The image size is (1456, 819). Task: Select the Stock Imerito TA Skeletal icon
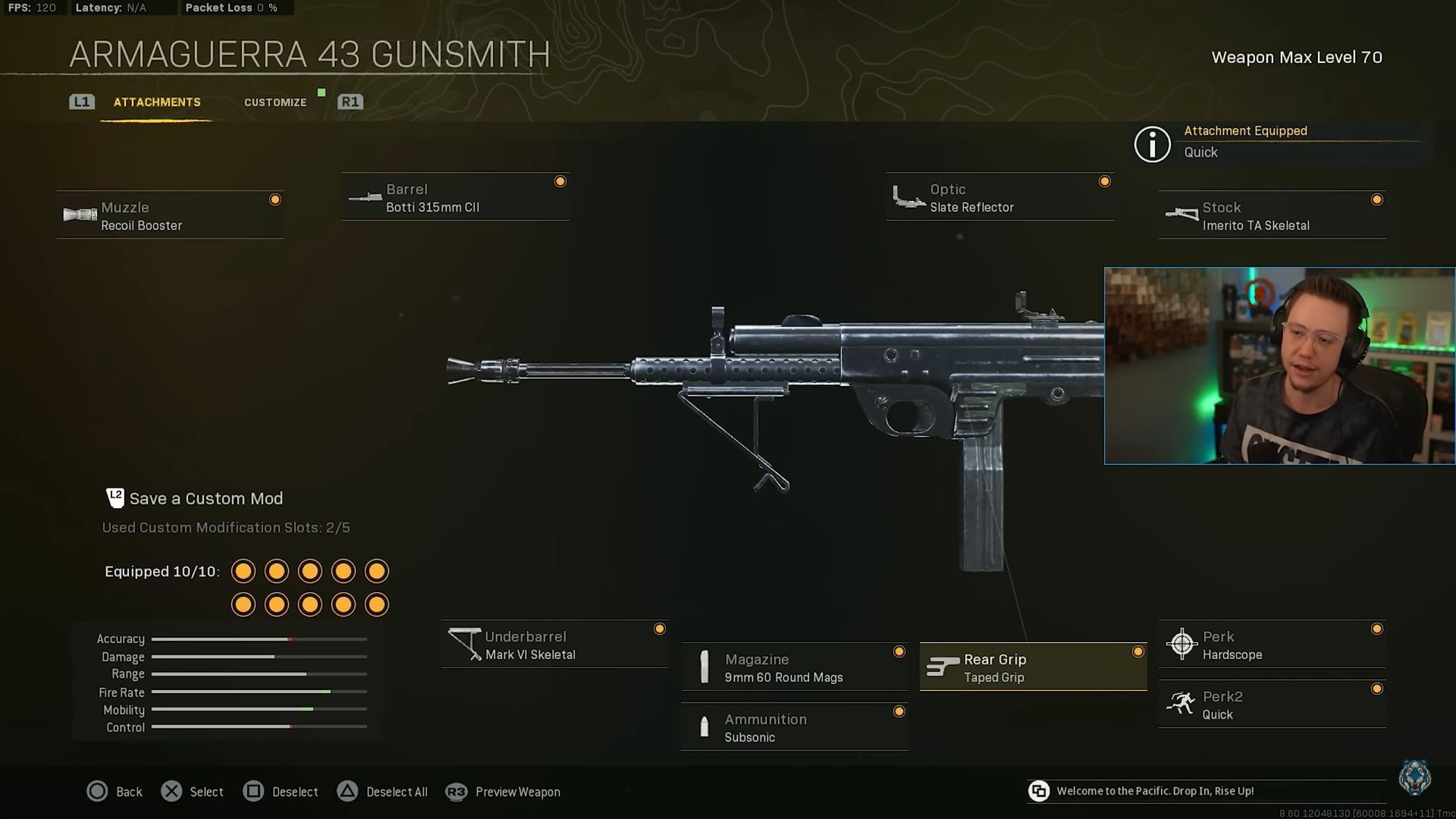(1181, 215)
